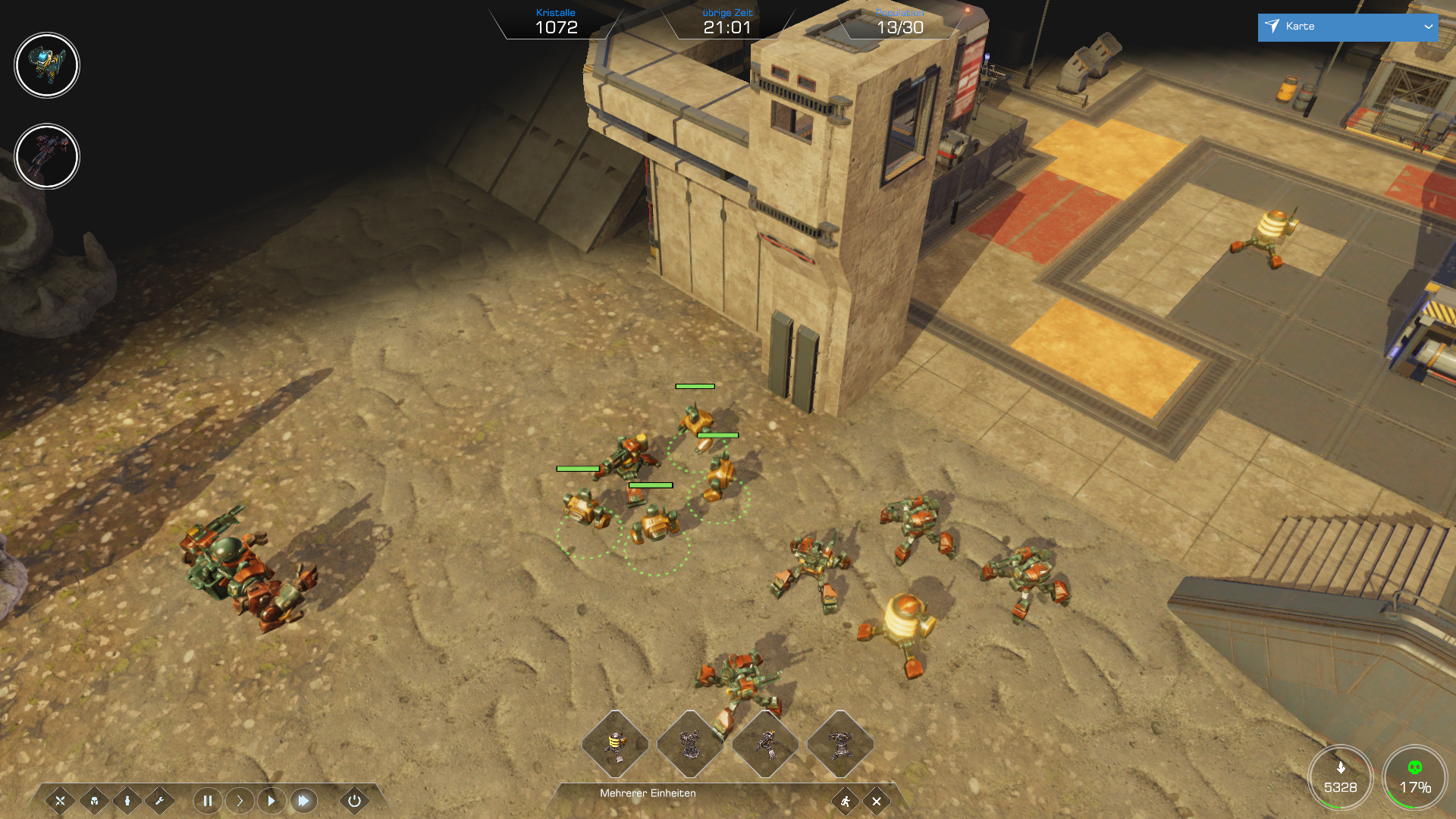Image resolution: width=1456 pixels, height=819 pixels.
Task: Open the Karte dropdown
Action: 1347,27
